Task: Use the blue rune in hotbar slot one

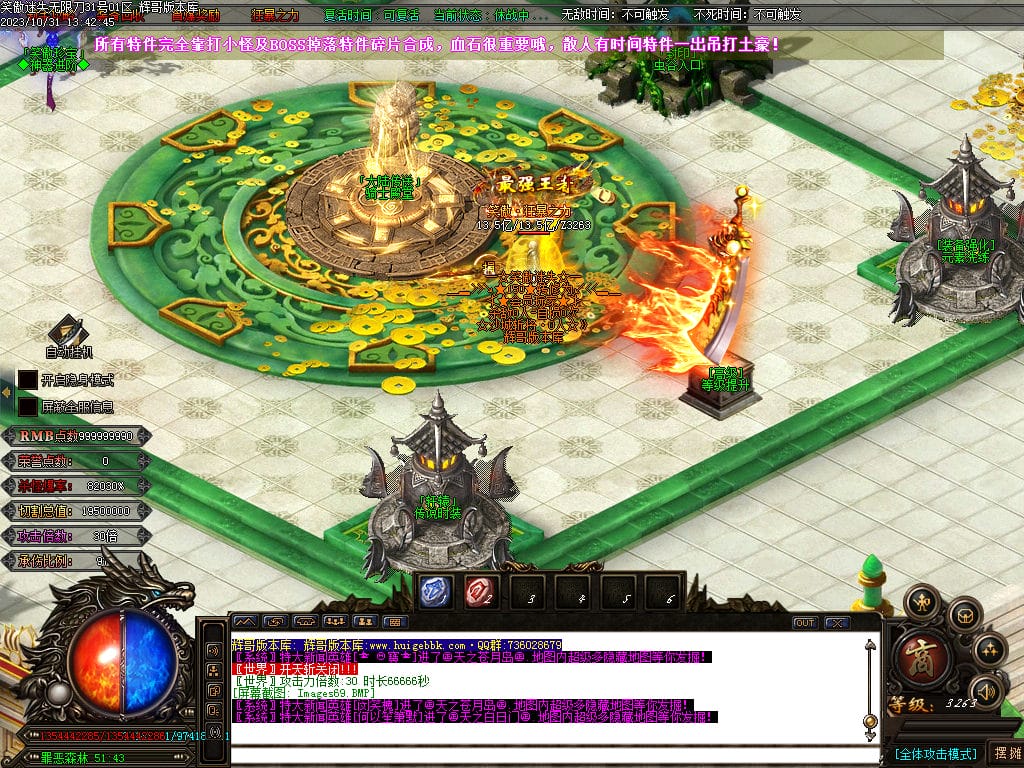Action: [x=433, y=592]
